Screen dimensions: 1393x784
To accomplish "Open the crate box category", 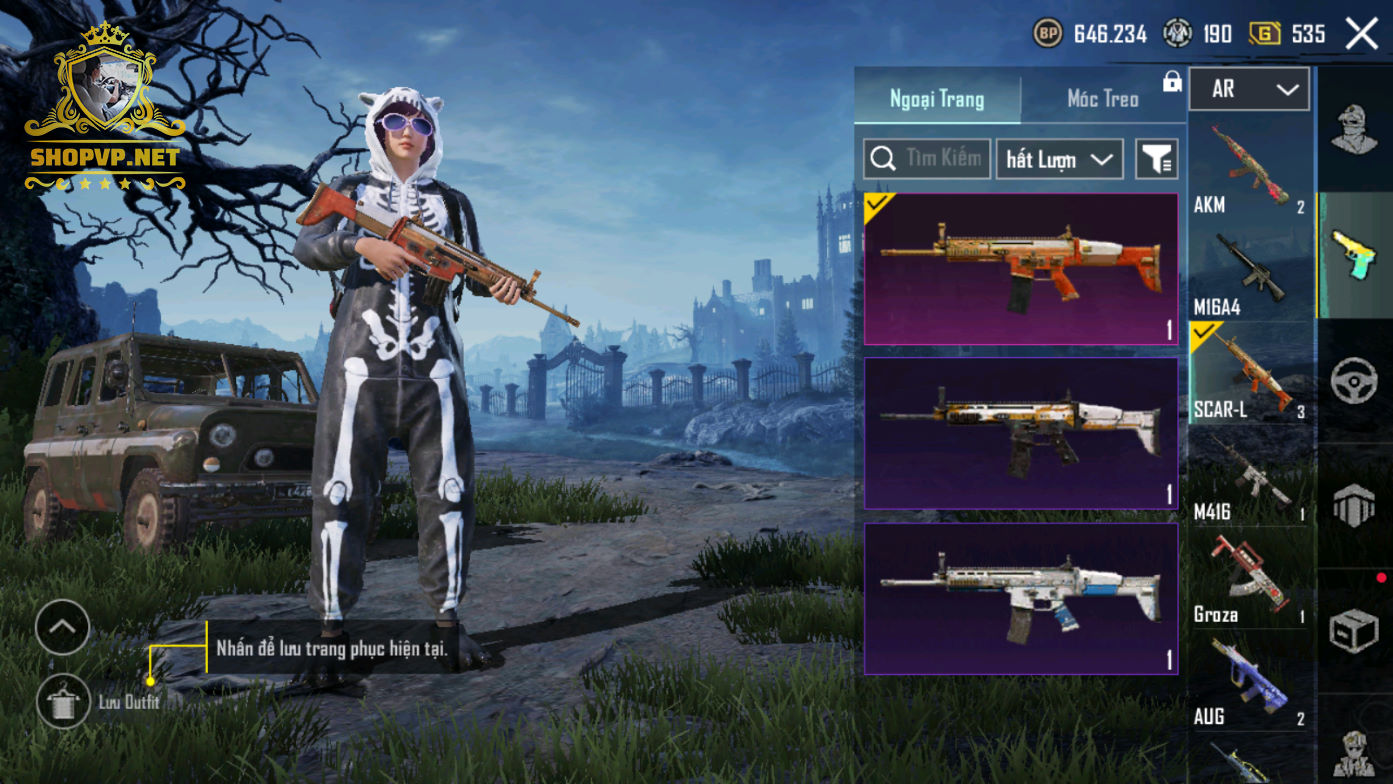I will 1354,630.
